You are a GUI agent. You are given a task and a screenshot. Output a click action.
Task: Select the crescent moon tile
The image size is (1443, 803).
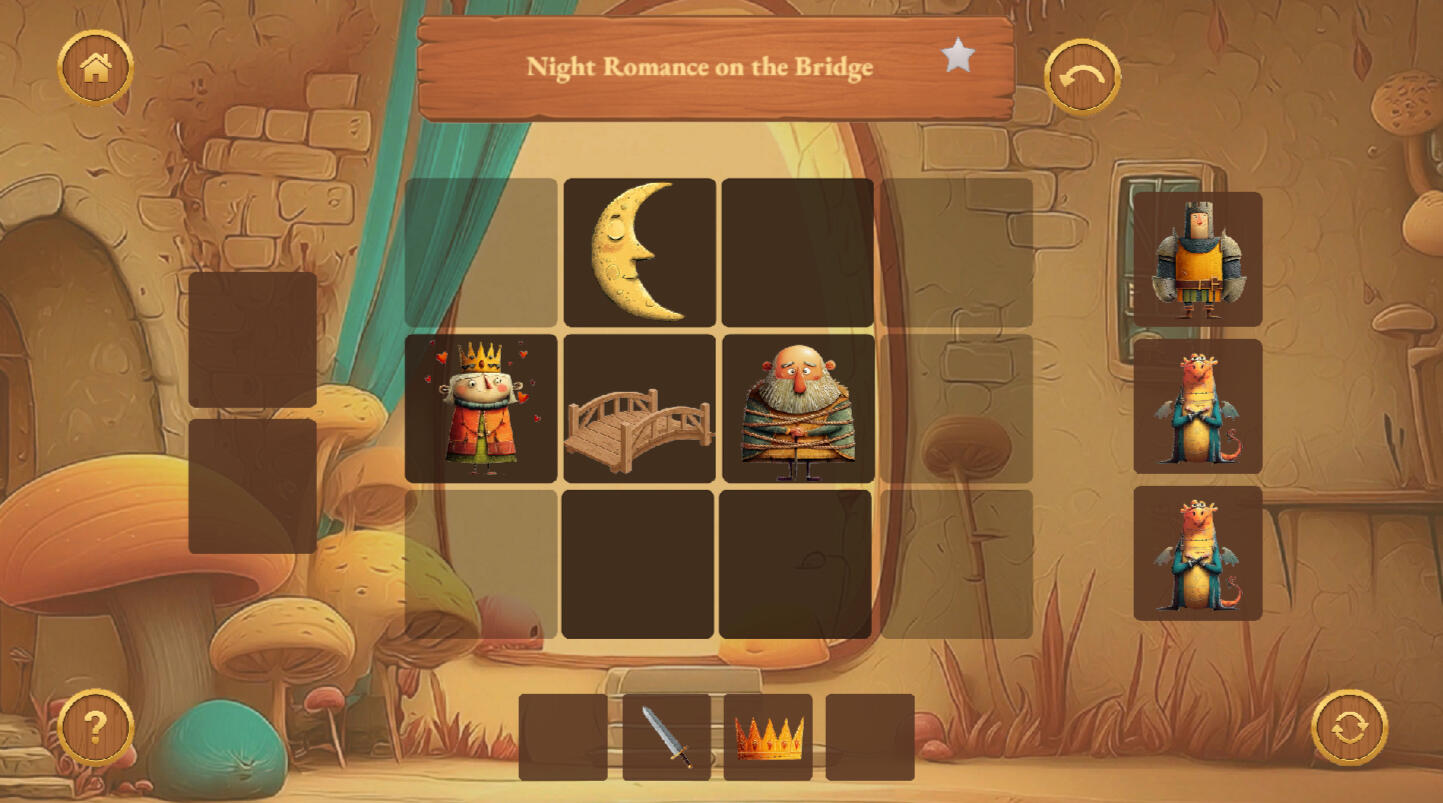click(x=640, y=252)
